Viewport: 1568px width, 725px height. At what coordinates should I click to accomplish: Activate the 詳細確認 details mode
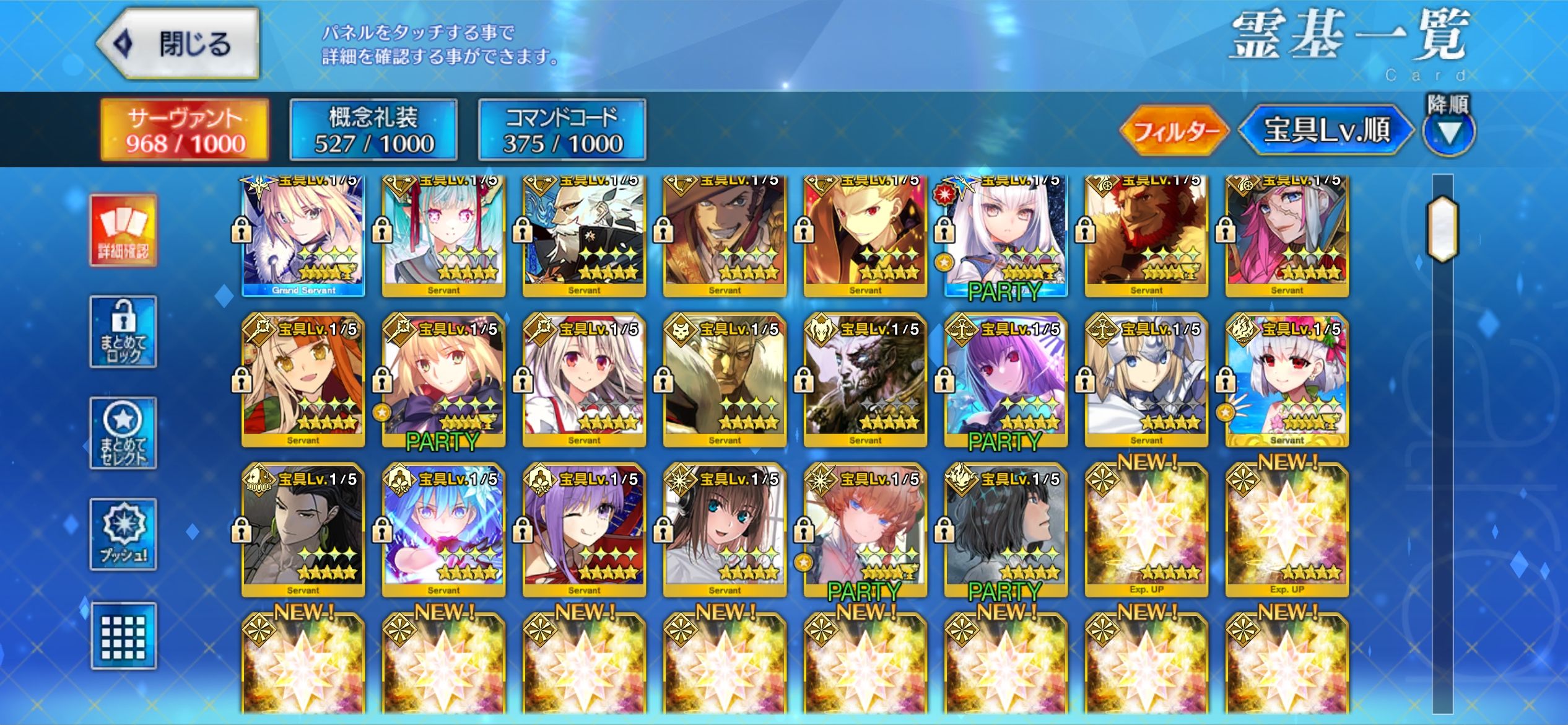[x=123, y=231]
